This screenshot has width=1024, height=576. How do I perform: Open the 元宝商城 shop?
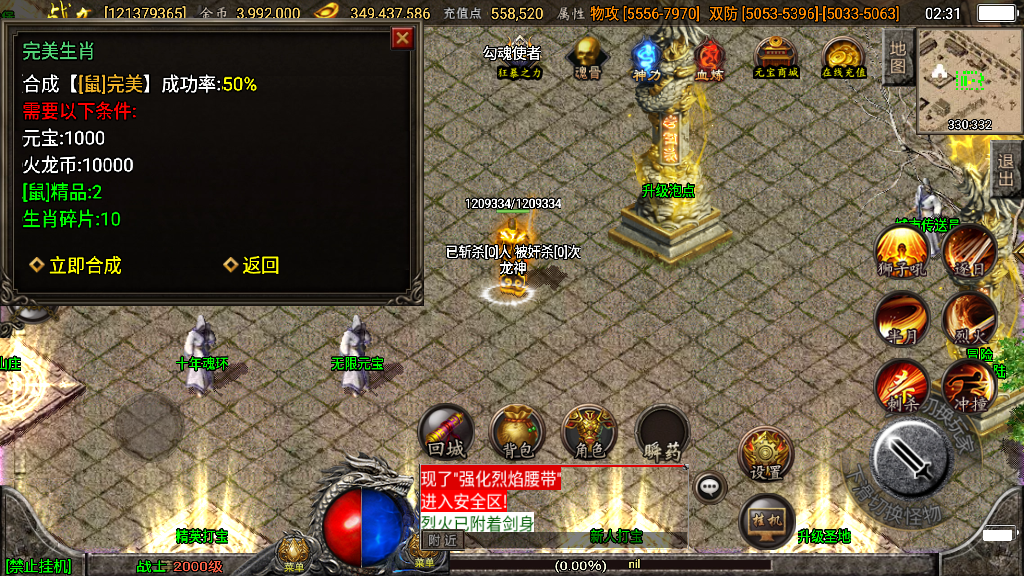pyautogui.click(x=776, y=58)
